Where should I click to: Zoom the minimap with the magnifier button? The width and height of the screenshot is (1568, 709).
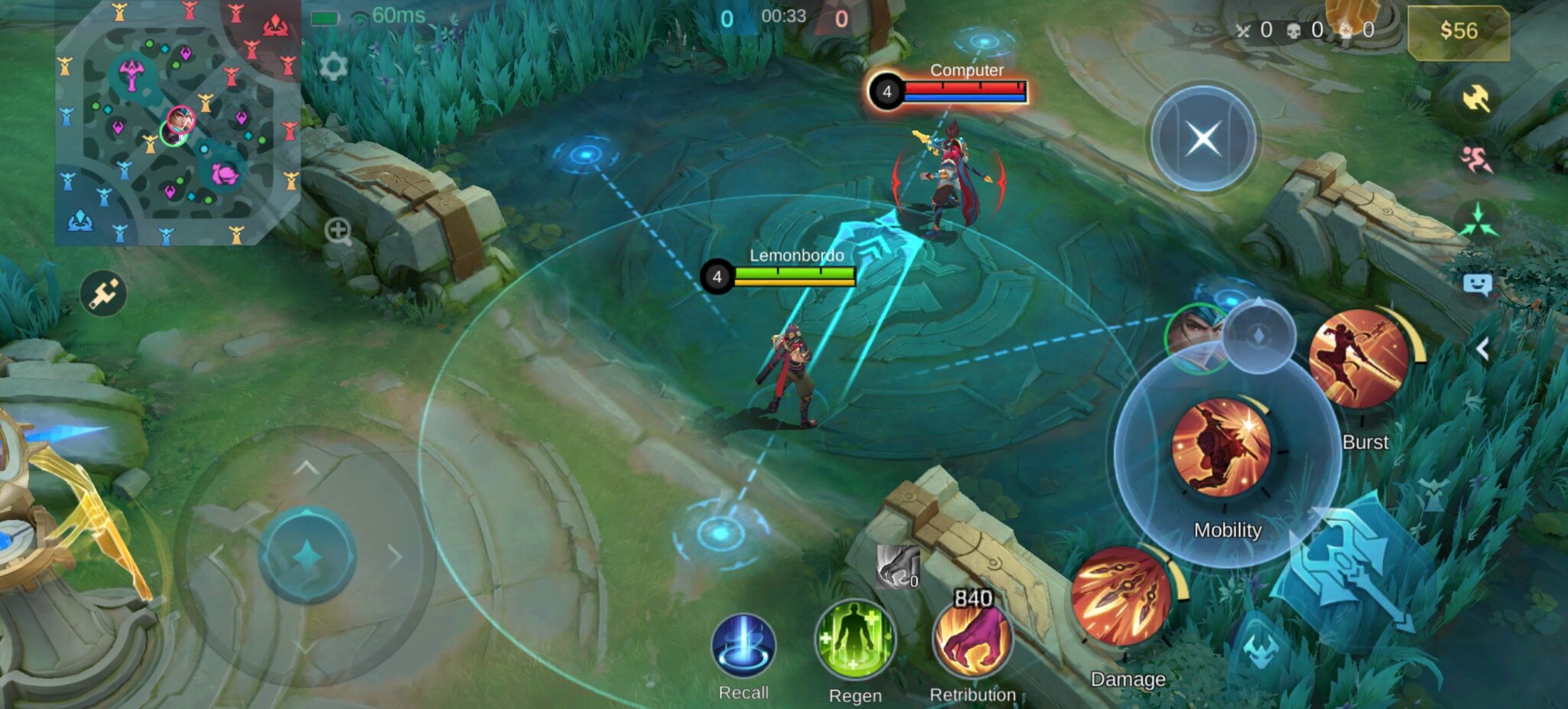tap(338, 230)
